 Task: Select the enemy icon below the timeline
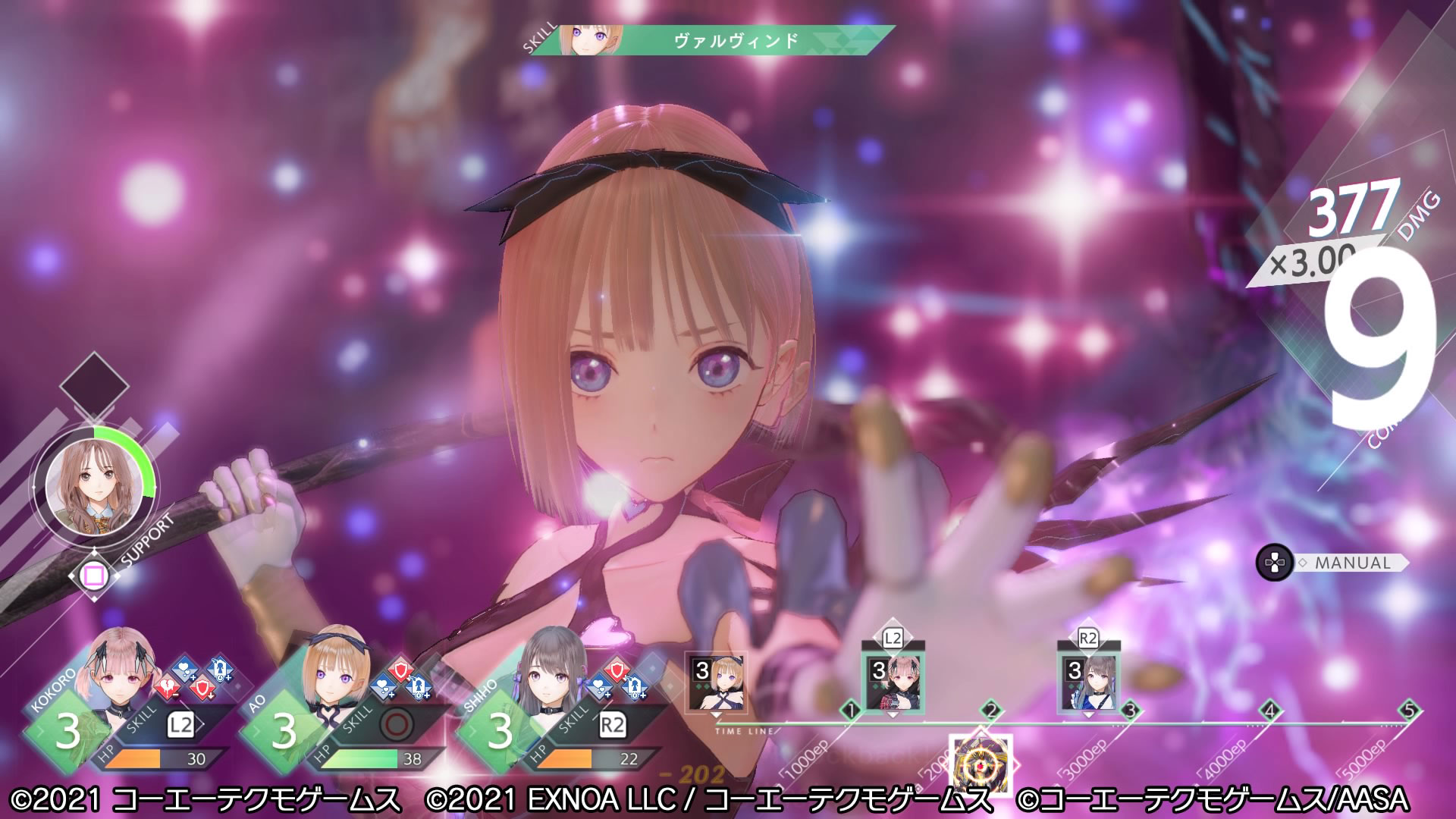tap(980, 764)
